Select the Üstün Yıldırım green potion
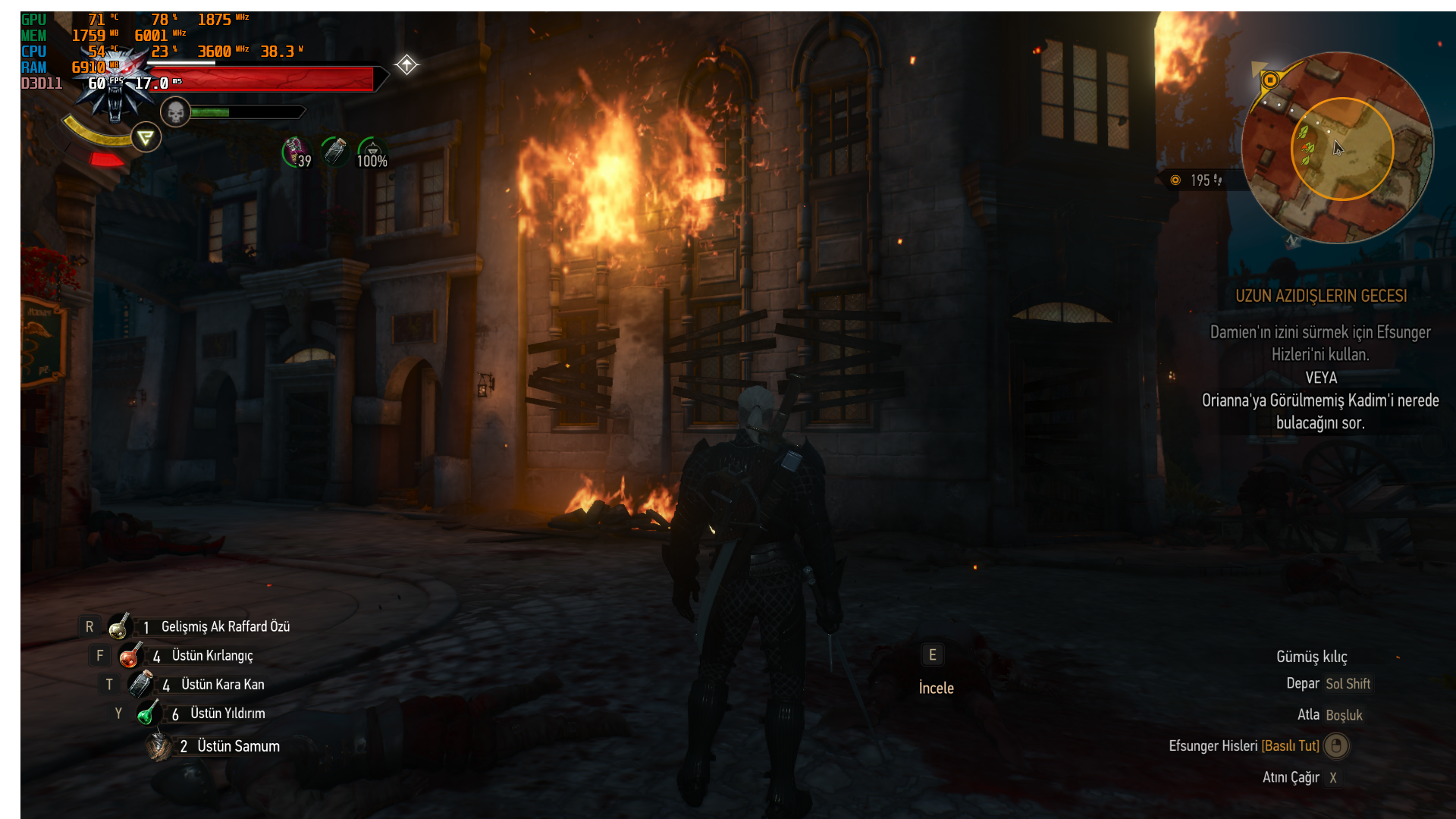The height and width of the screenshot is (819, 1456). 149,713
